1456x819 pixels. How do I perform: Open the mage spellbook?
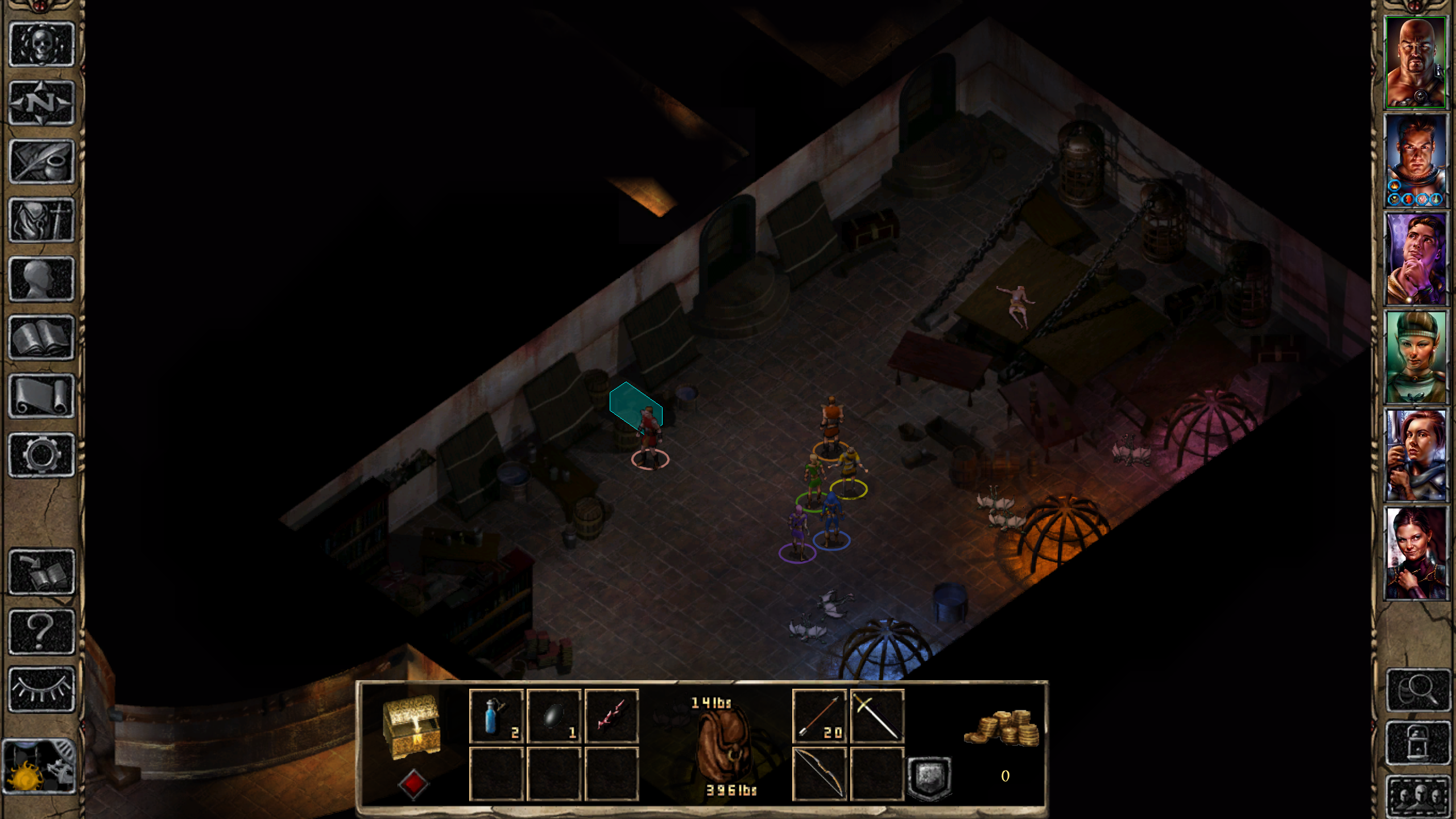tap(42, 338)
